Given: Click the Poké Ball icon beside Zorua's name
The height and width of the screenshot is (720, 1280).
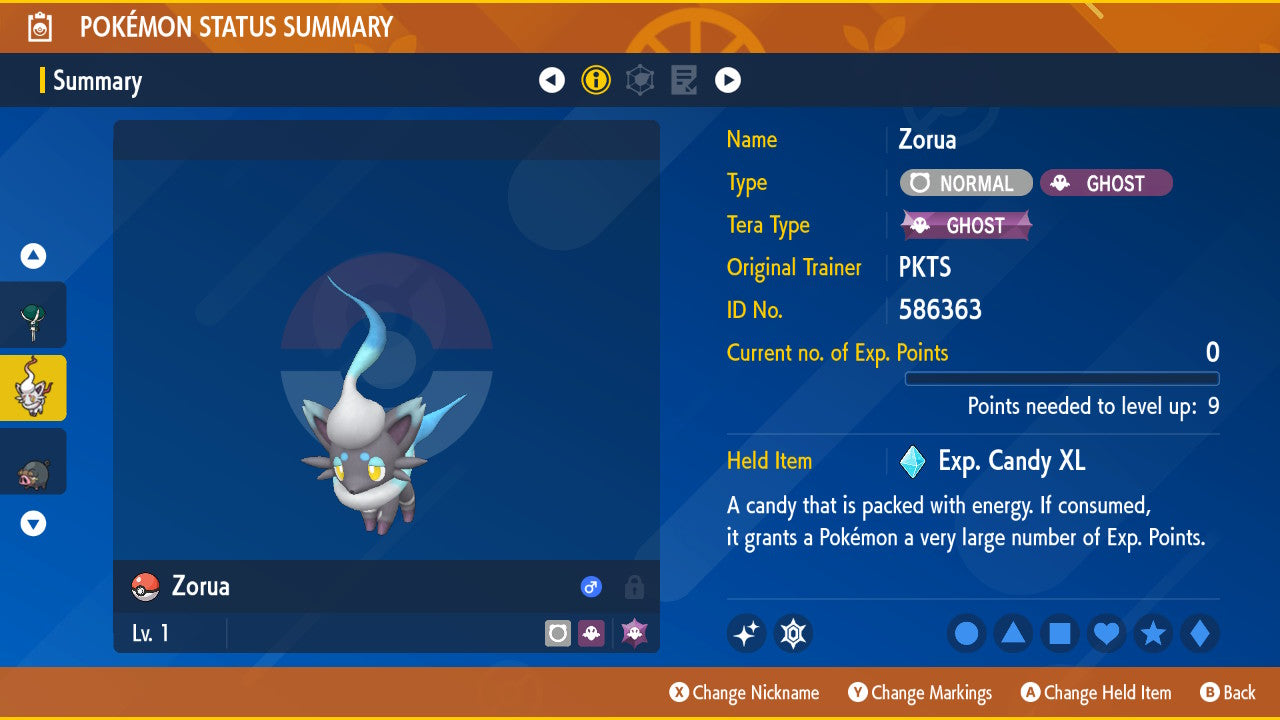Looking at the screenshot, I should 147,587.
